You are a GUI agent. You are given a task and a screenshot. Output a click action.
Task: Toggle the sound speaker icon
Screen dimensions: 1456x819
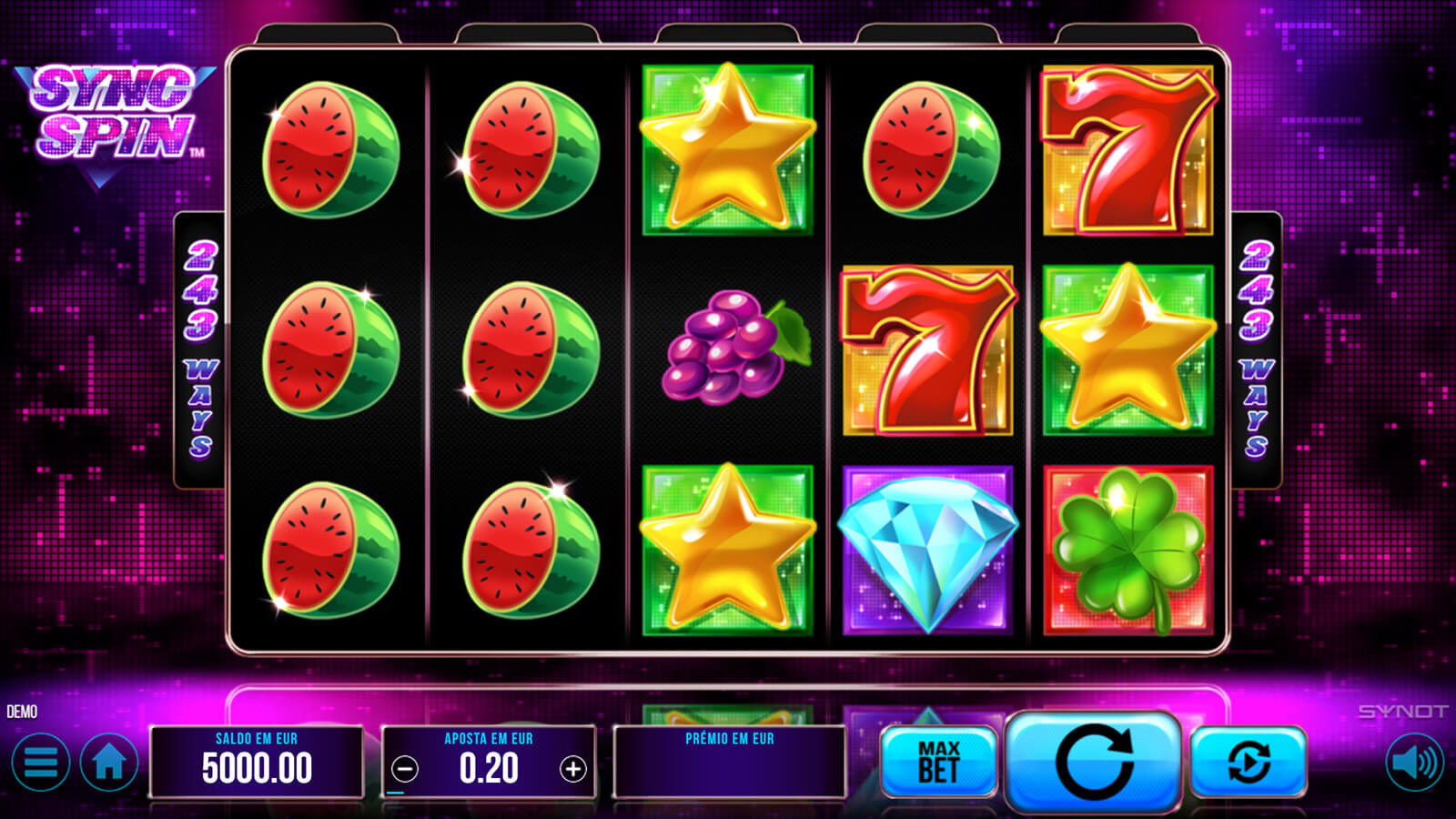1415,763
